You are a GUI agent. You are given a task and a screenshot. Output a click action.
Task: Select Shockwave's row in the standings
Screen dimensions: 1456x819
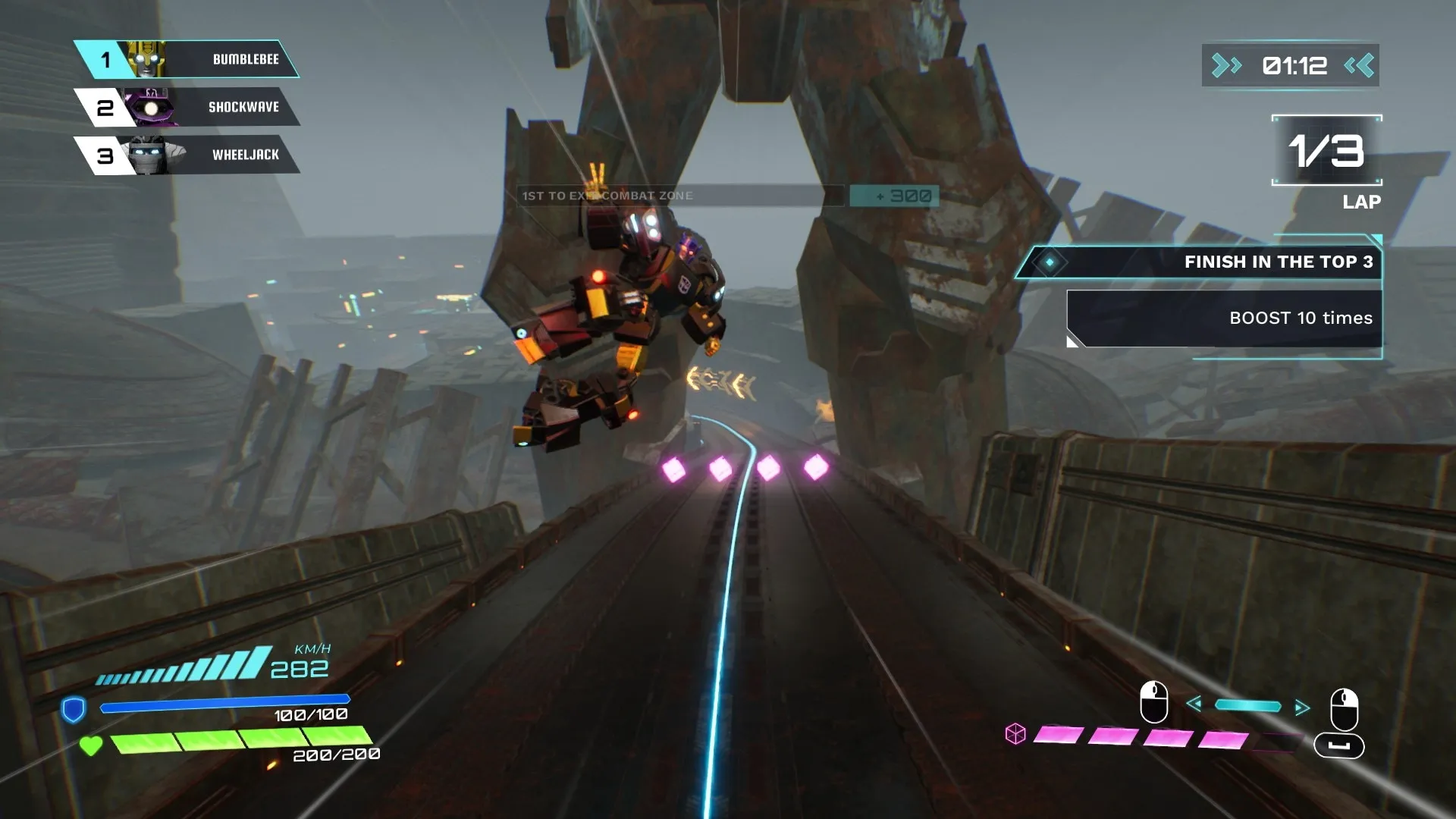pos(188,107)
